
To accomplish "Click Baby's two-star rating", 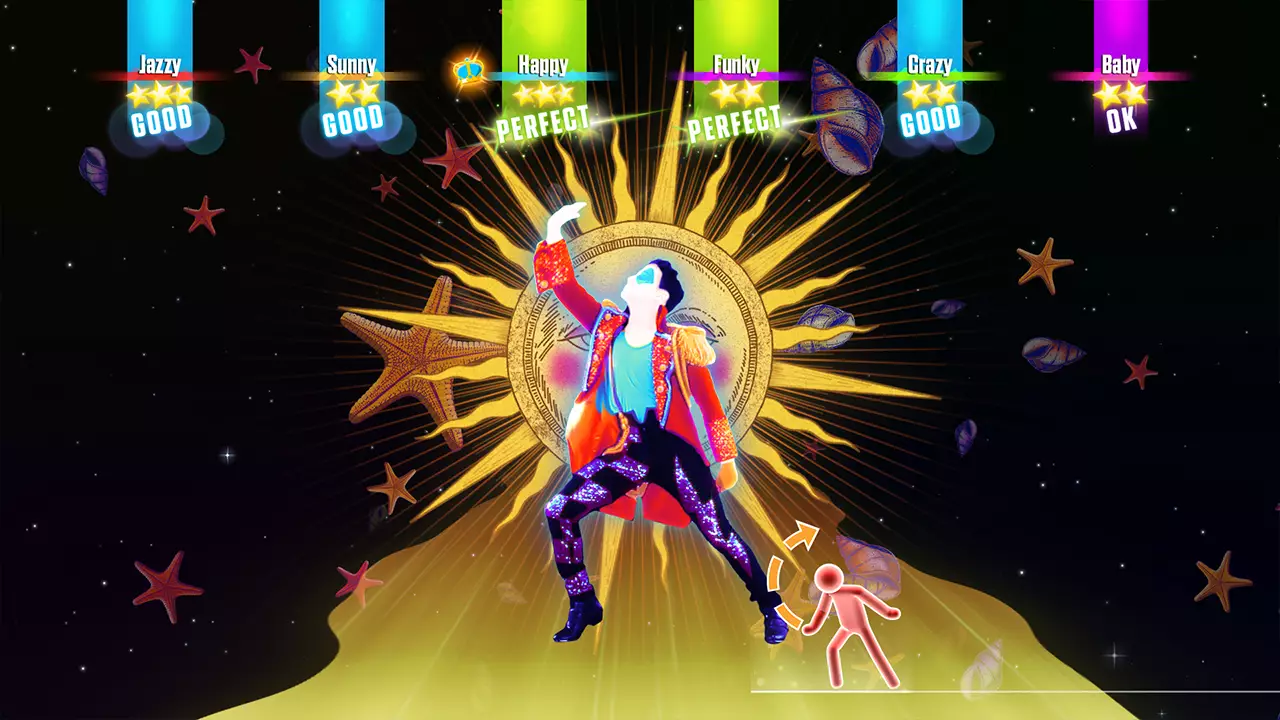I will point(1118,93).
